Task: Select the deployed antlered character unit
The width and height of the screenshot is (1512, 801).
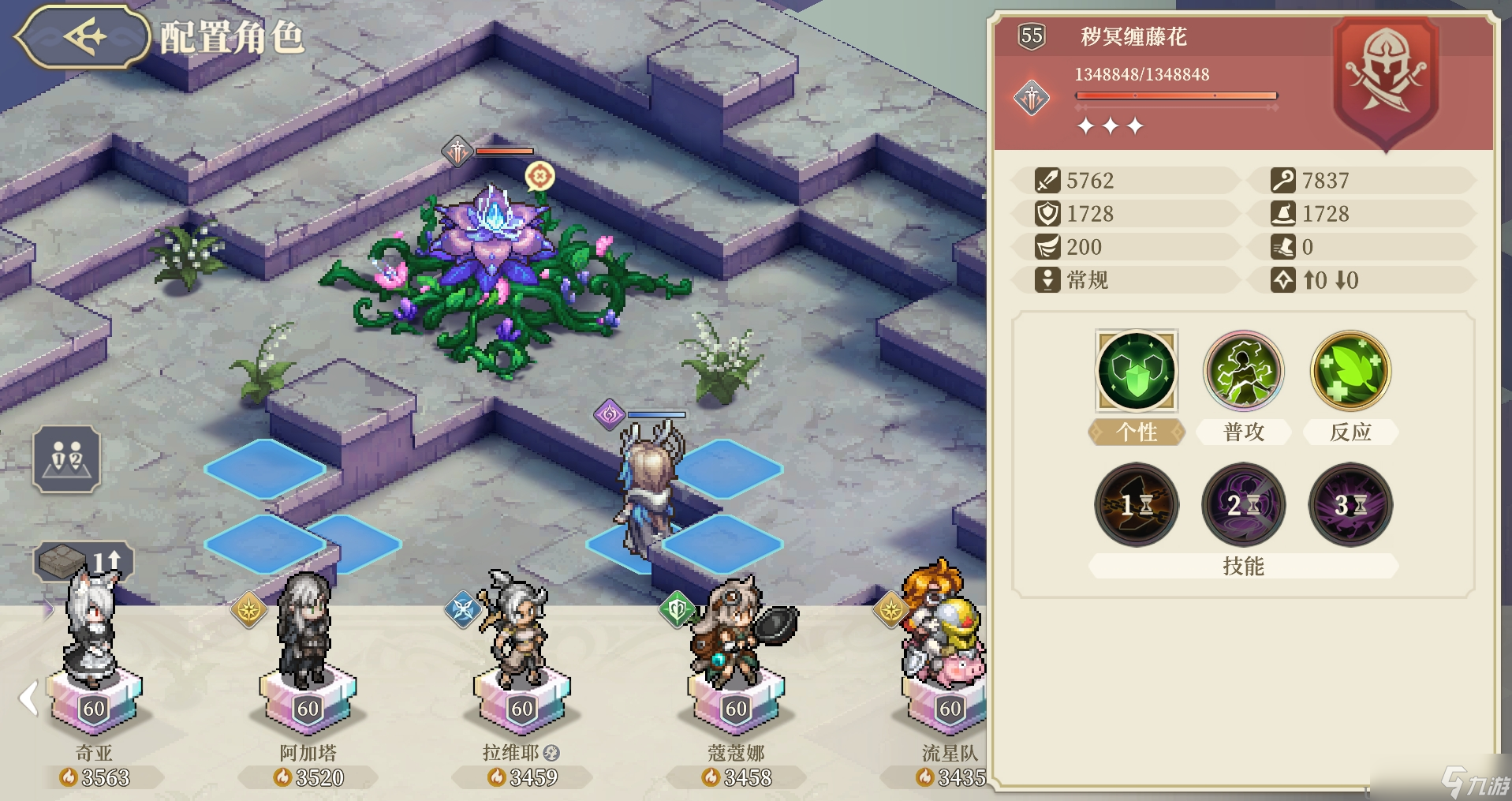Action: pyautogui.click(x=648, y=489)
